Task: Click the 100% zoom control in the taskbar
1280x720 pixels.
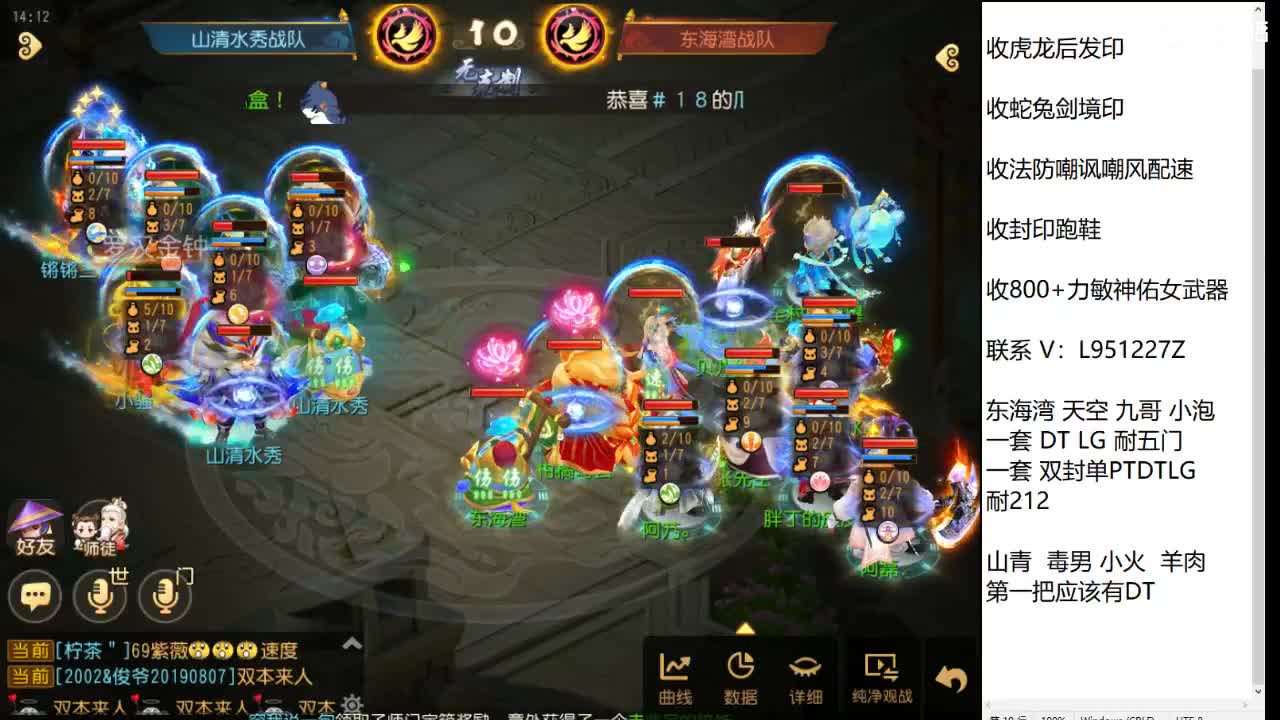Action: coord(1049,716)
